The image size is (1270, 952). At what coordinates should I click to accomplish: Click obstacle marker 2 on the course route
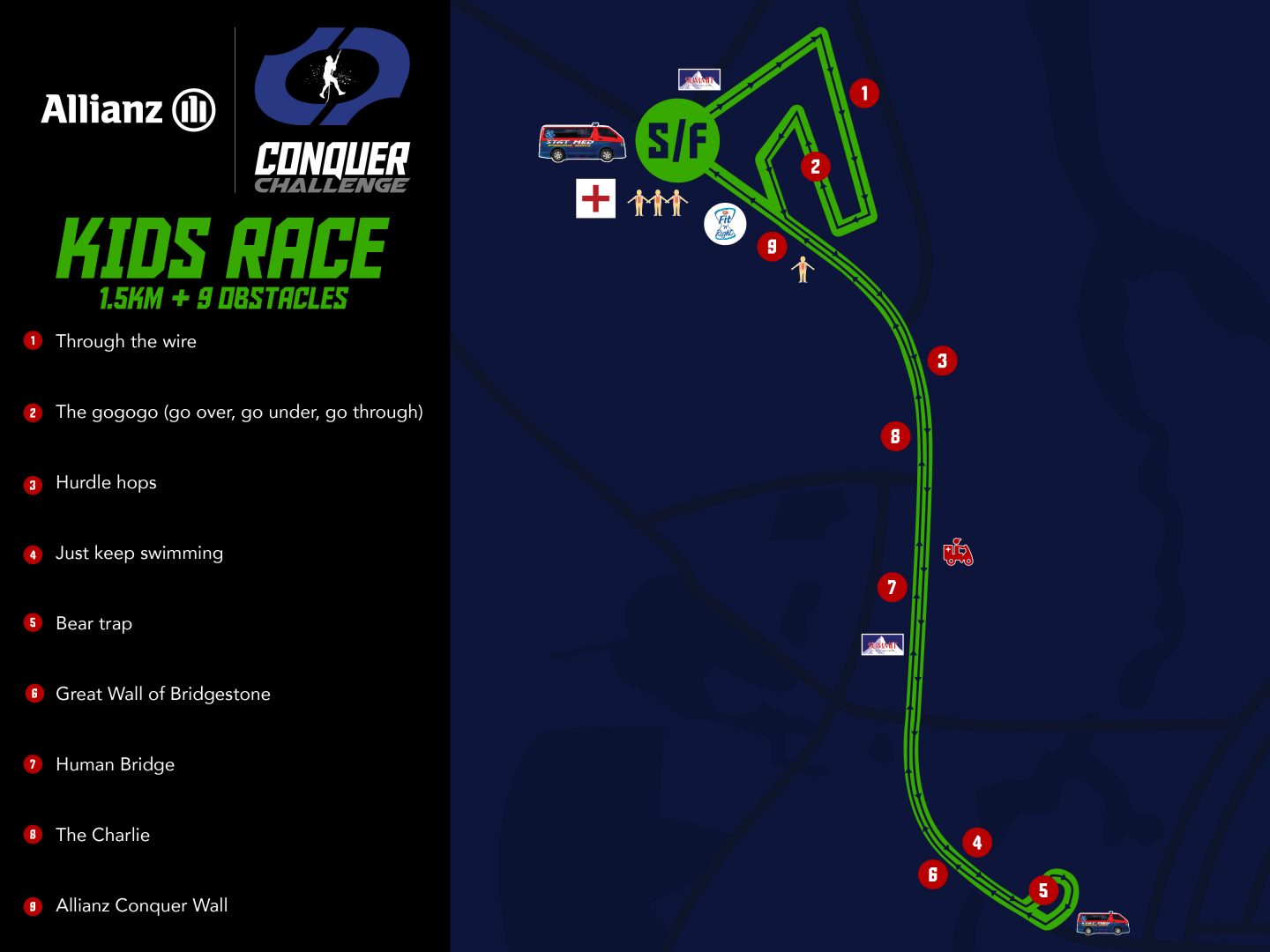[x=815, y=166]
